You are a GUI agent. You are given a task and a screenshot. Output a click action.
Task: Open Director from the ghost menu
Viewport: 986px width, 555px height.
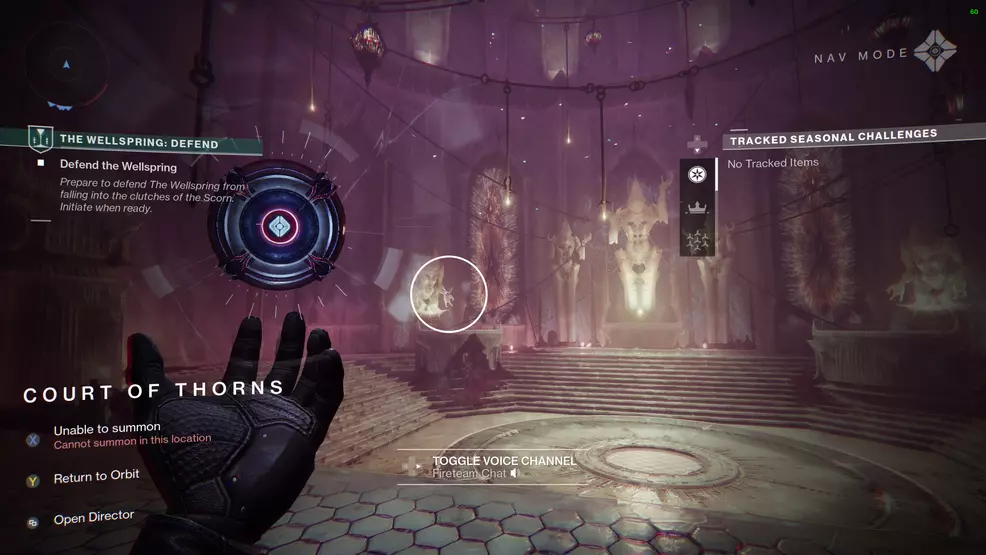tap(93, 518)
